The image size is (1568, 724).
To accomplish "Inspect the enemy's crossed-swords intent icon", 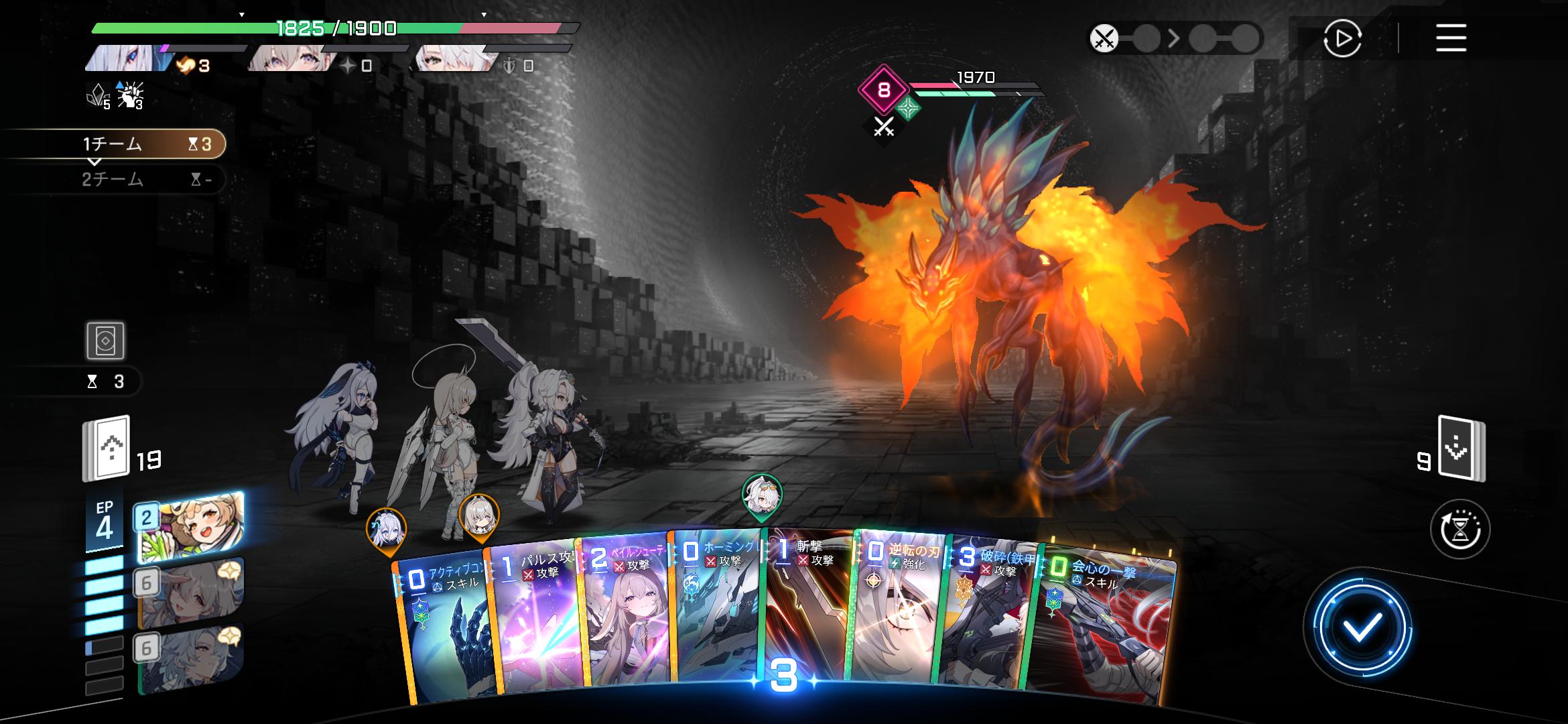I will 884,126.
